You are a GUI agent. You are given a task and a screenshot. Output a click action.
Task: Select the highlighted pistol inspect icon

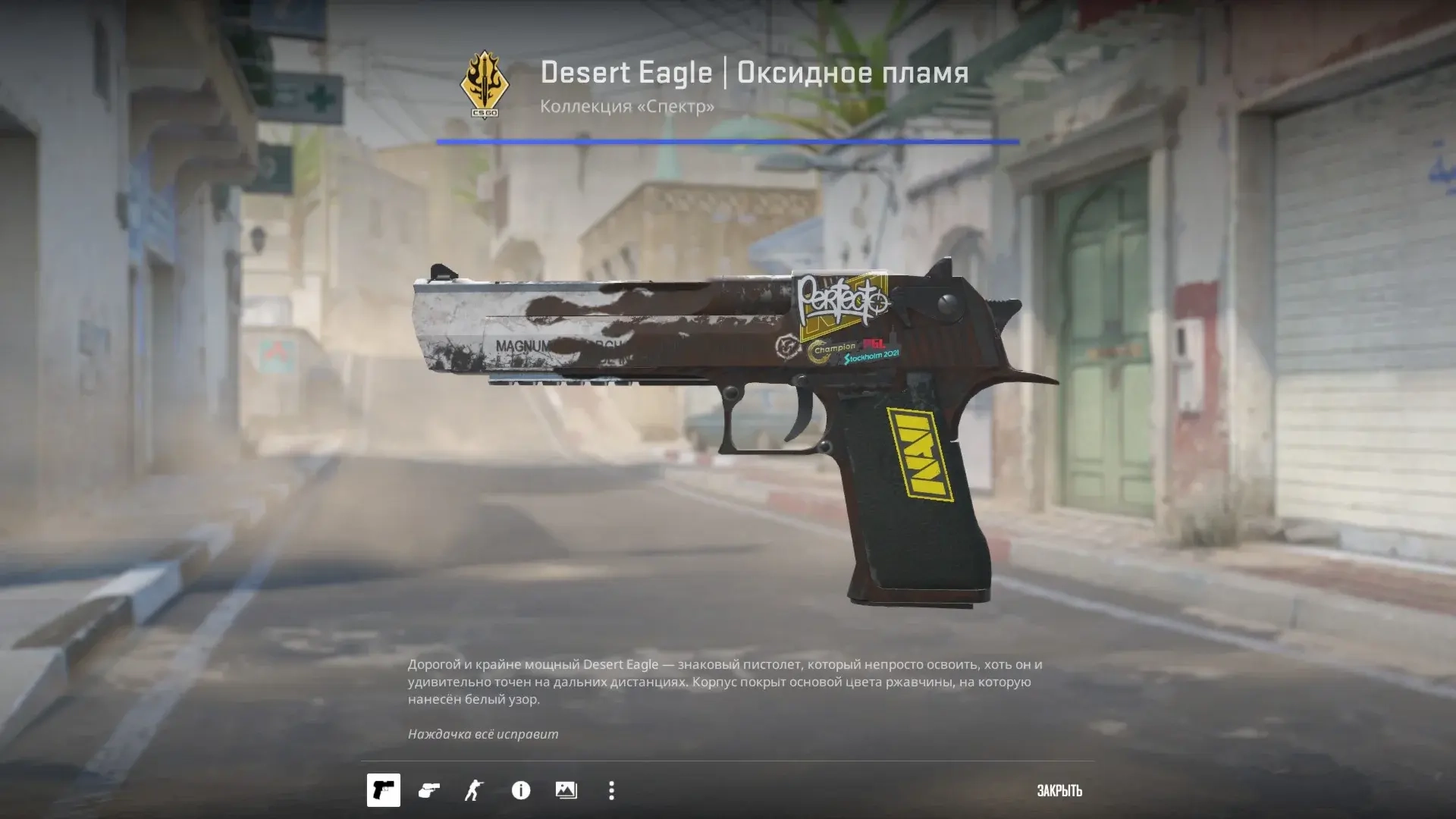[x=383, y=791]
